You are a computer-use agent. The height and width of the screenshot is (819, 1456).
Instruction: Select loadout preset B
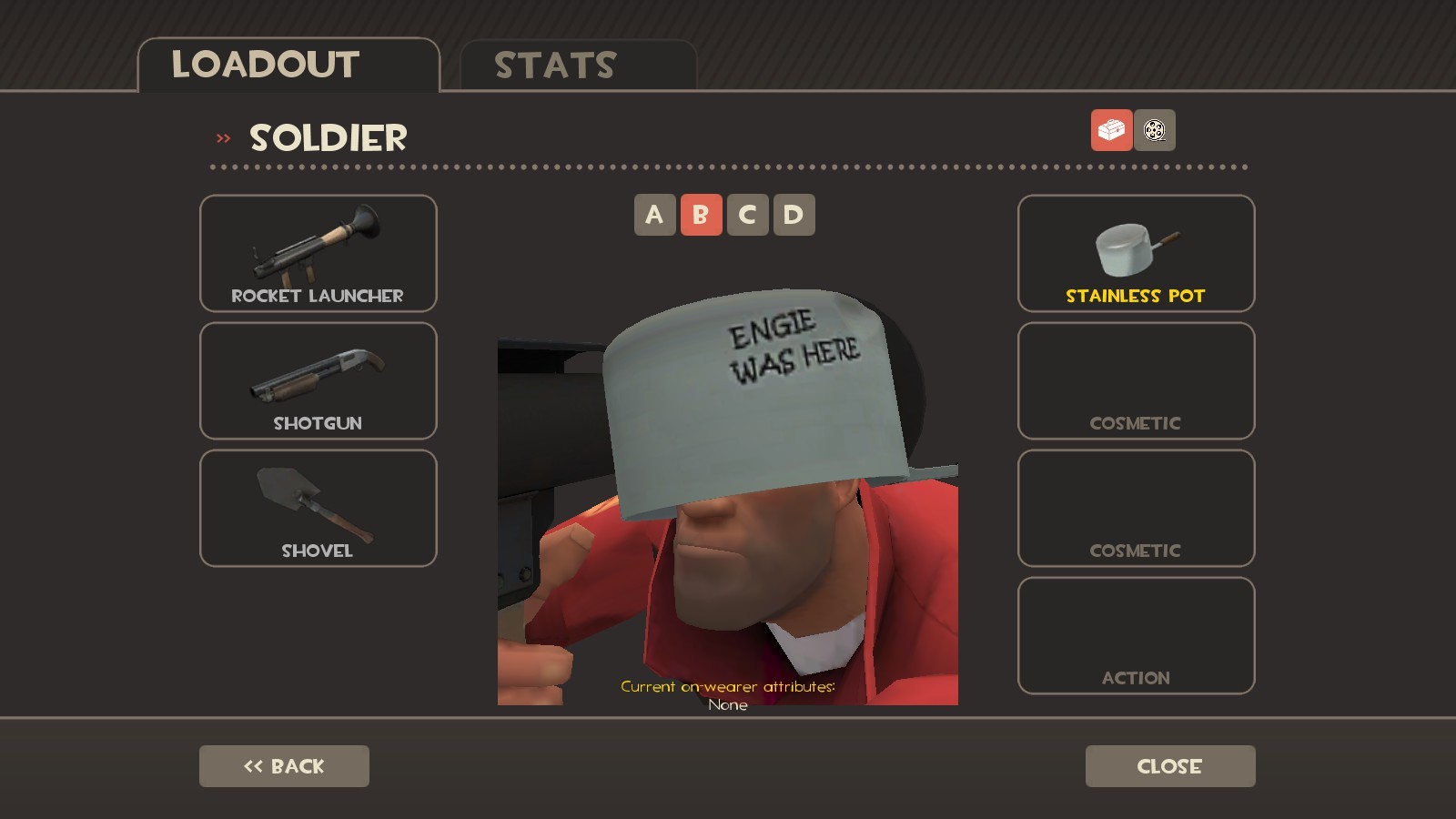(x=700, y=215)
